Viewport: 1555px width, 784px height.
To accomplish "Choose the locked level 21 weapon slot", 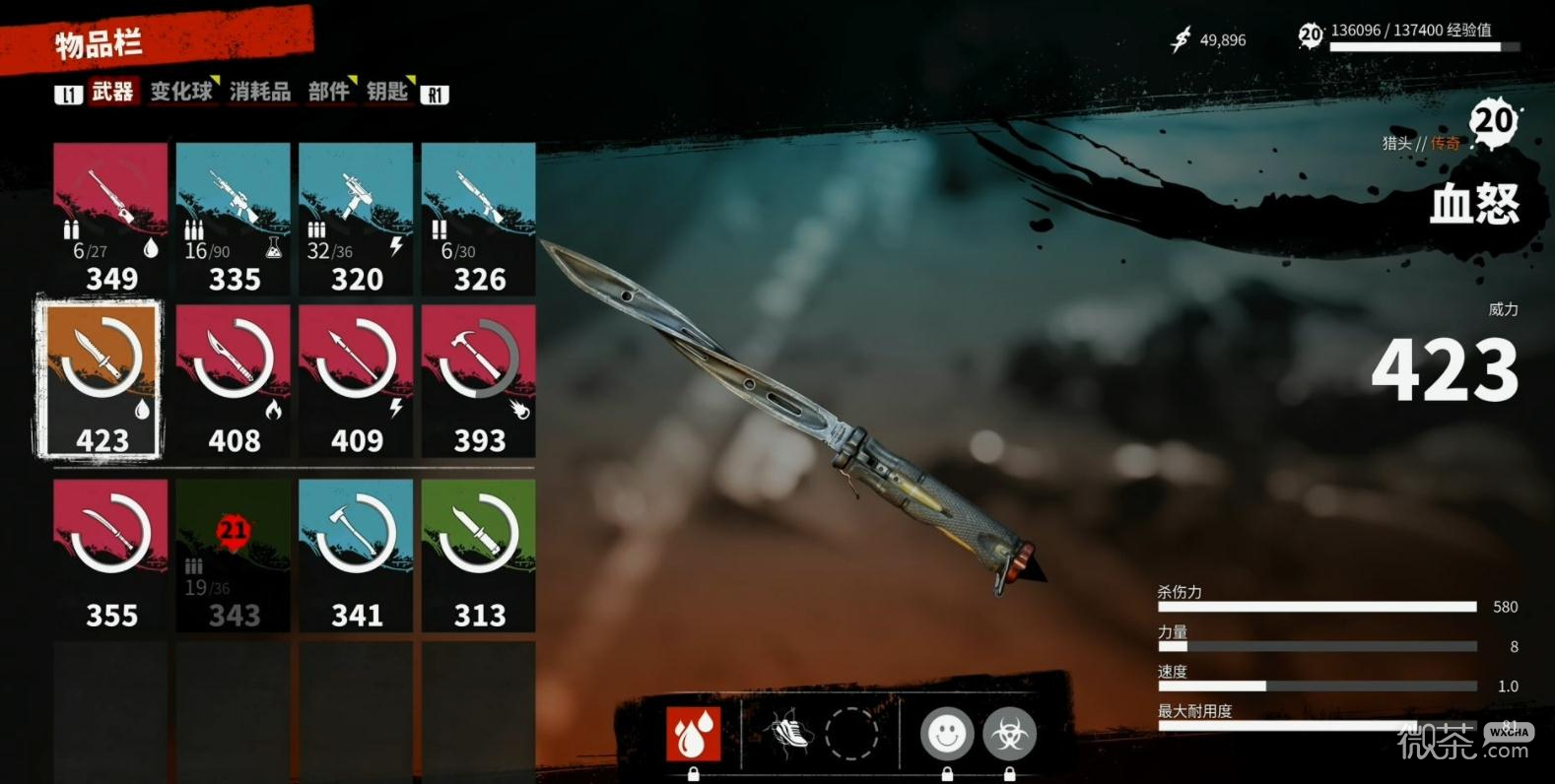I will (x=234, y=555).
